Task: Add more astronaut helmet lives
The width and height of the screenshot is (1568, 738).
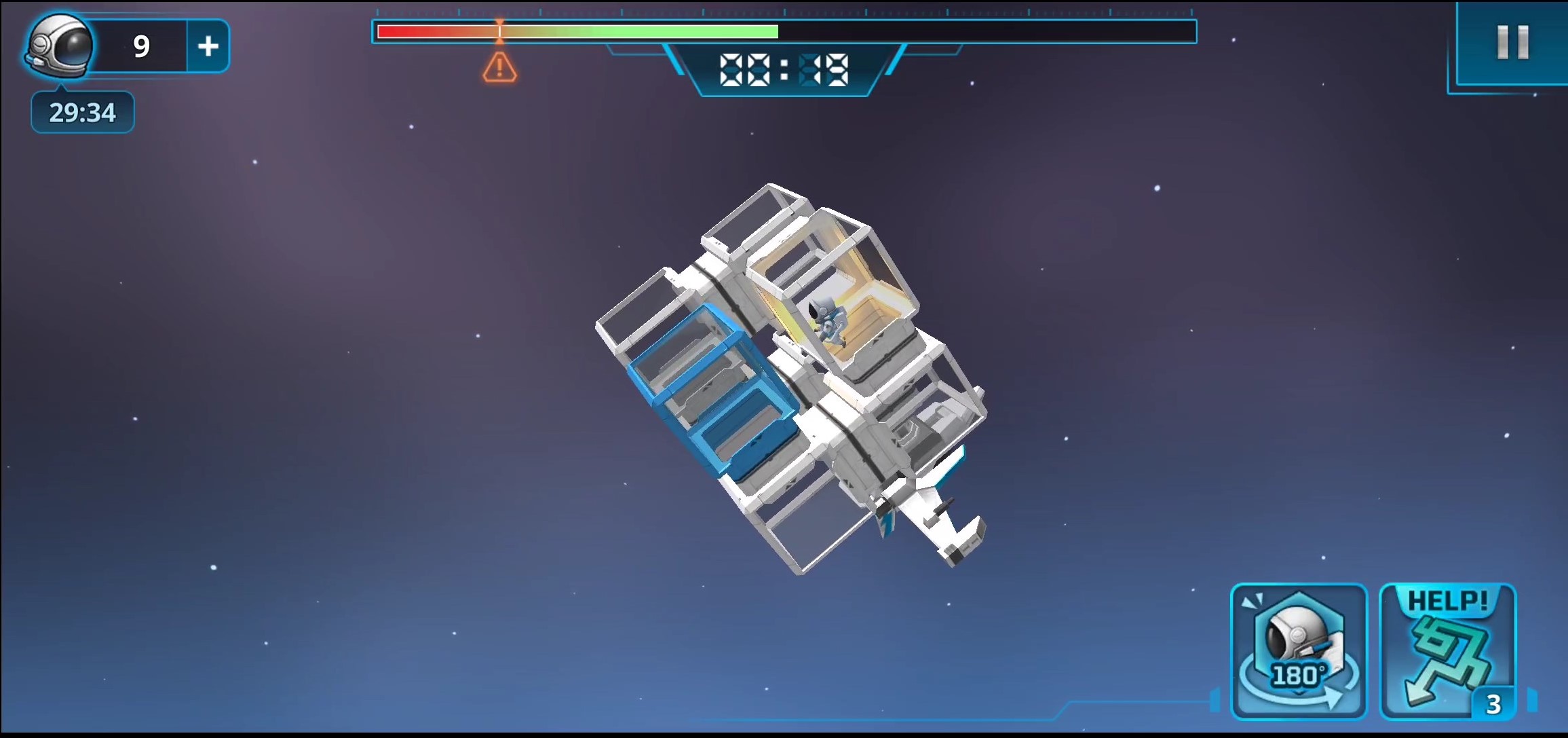Action: [208, 46]
